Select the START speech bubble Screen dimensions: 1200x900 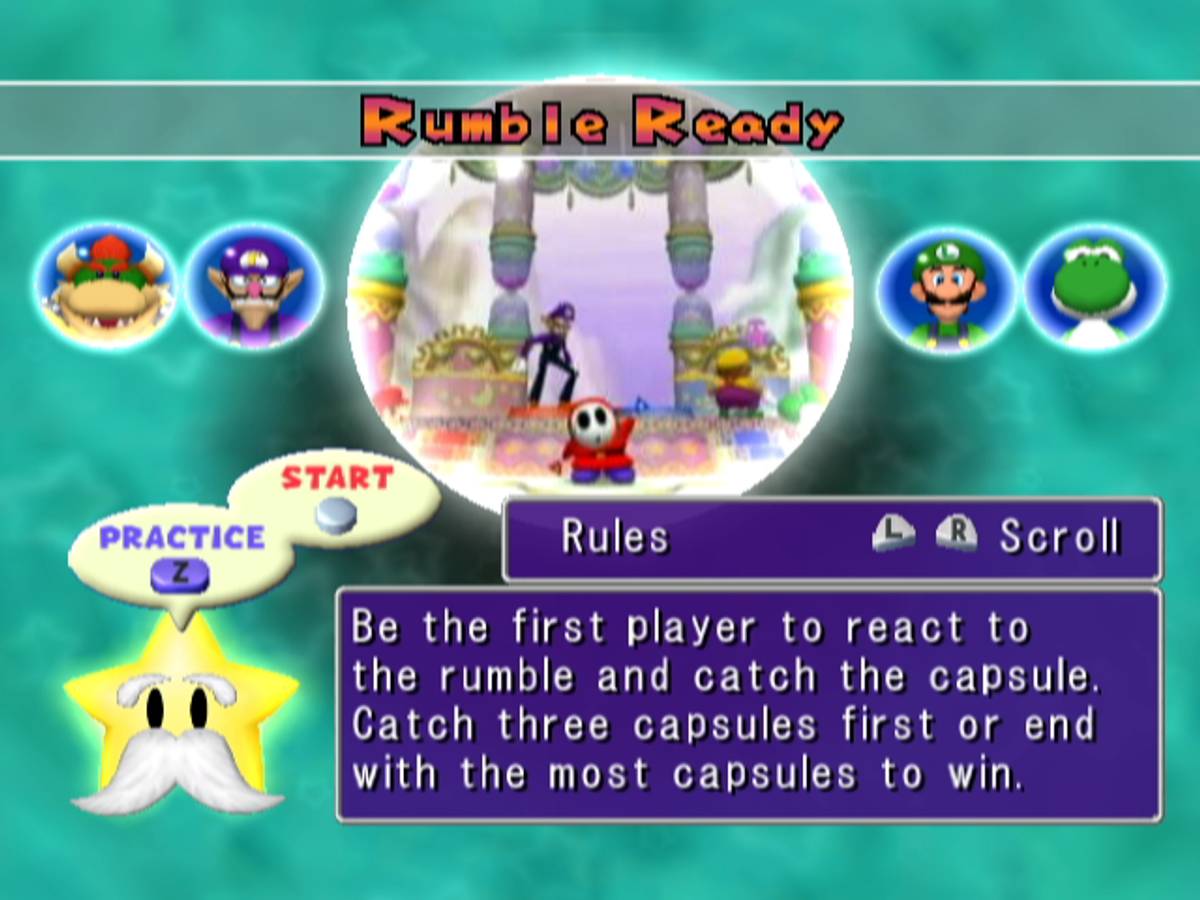click(336, 495)
